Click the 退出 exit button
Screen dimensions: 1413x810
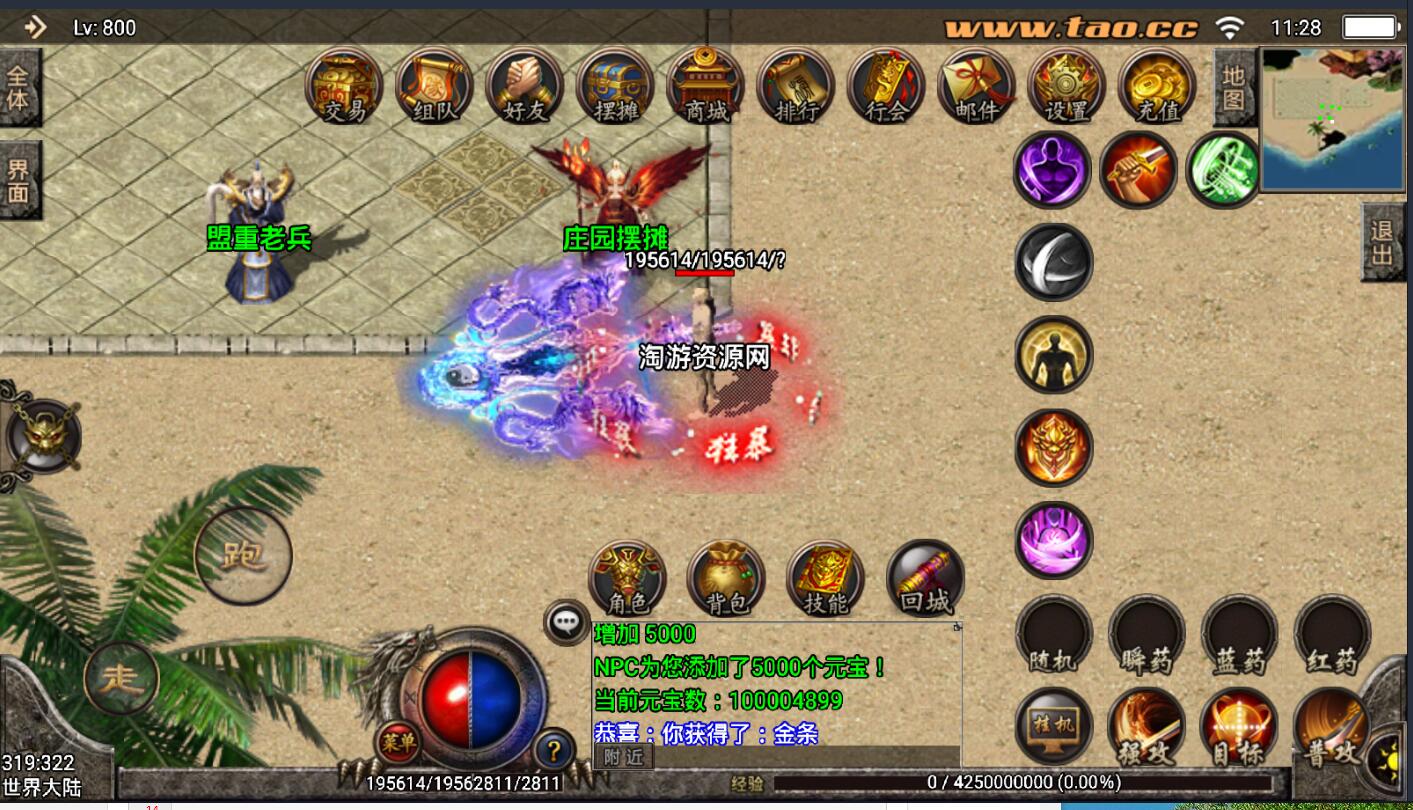(1383, 242)
